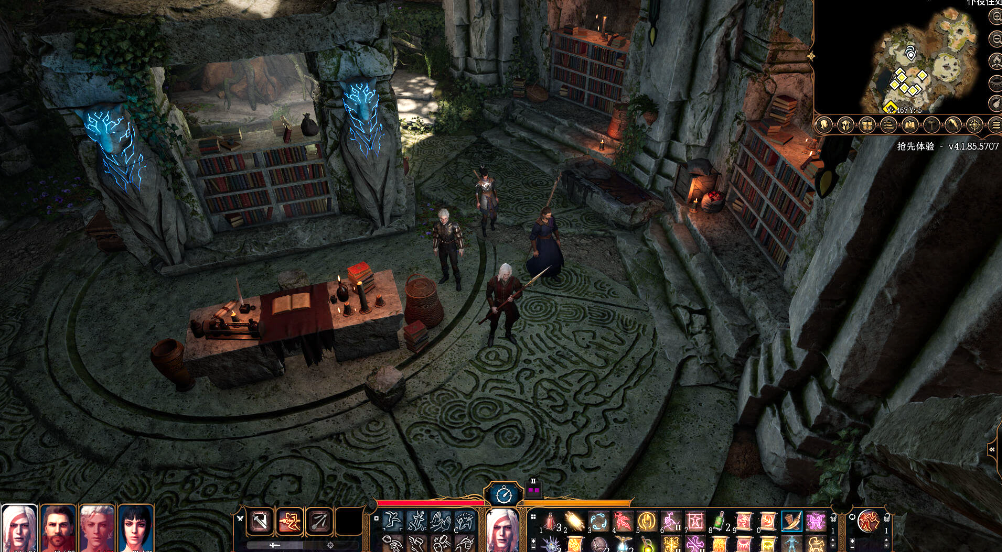Viewport: 1002px width, 552px height.
Task: Select the ranged bow attack slot
Action: pos(319,521)
